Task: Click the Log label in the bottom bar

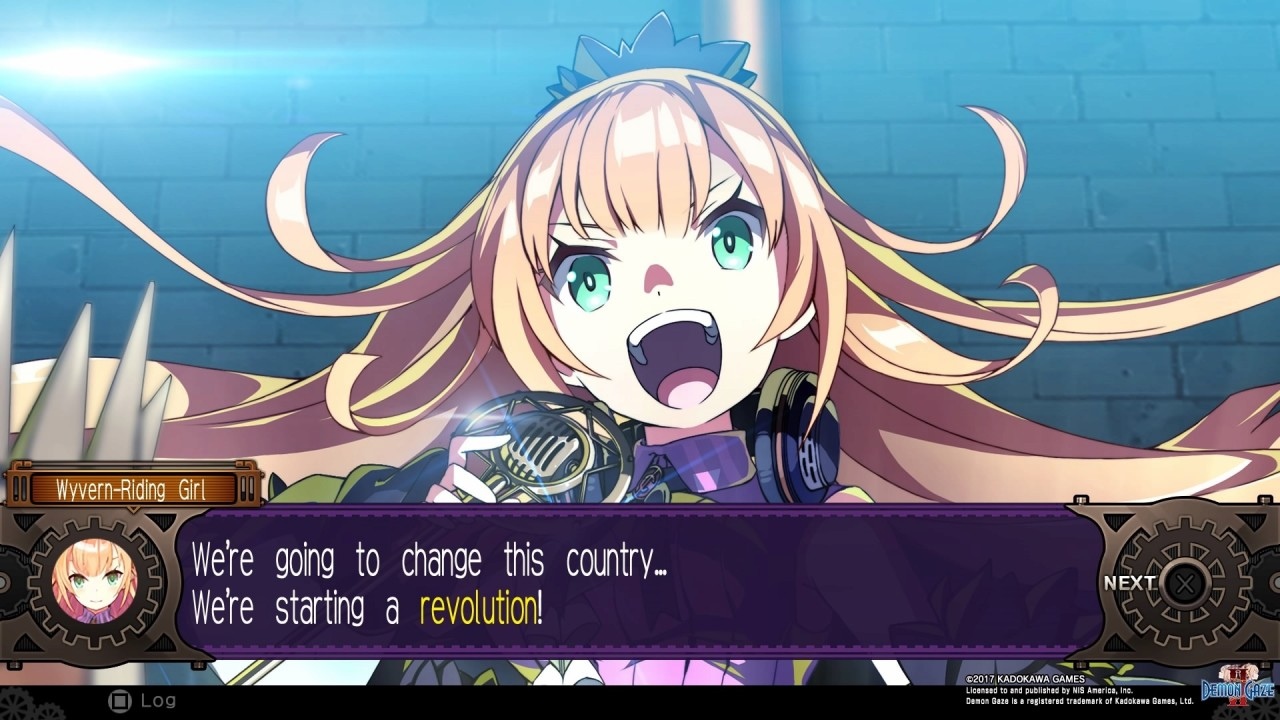Action: coord(157,700)
